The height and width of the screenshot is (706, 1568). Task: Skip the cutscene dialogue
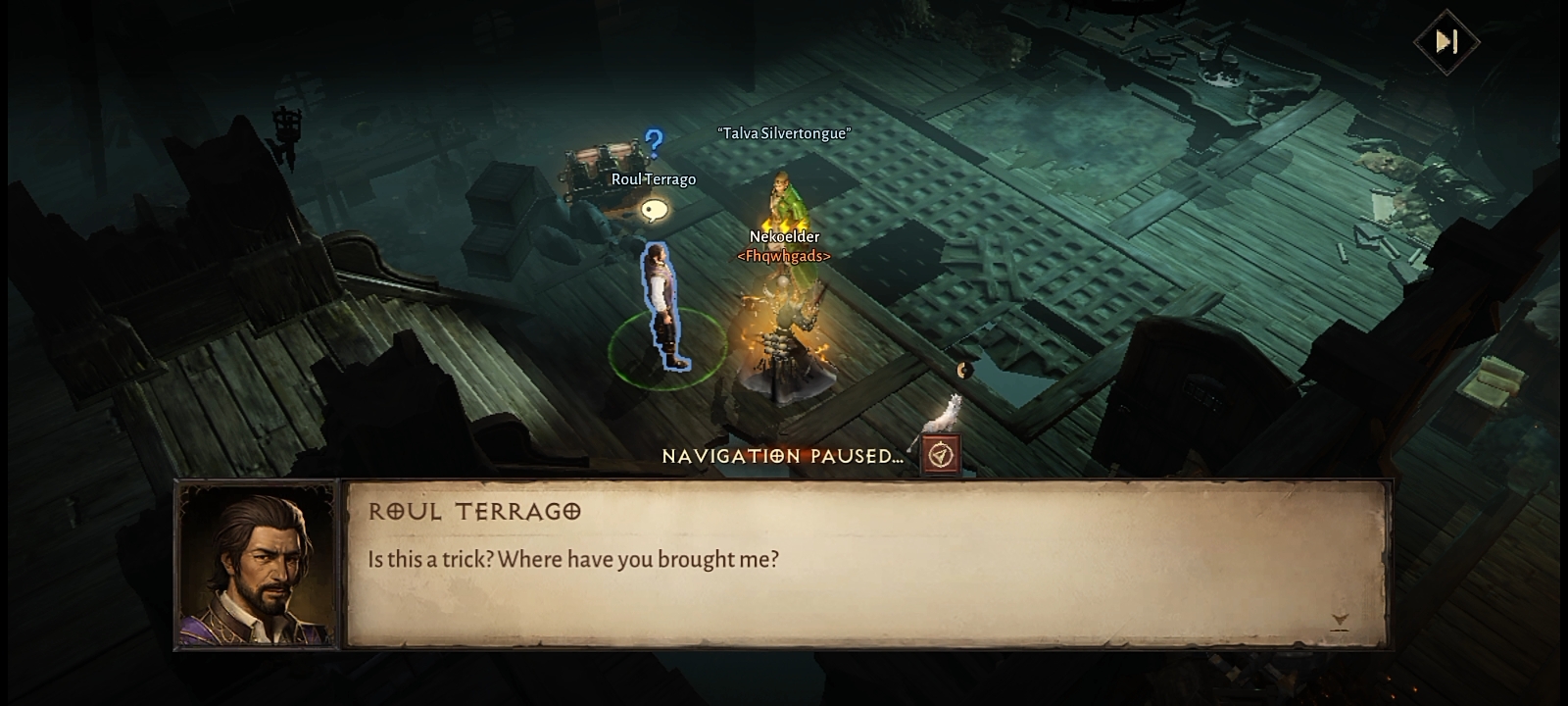(x=1446, y=42)
